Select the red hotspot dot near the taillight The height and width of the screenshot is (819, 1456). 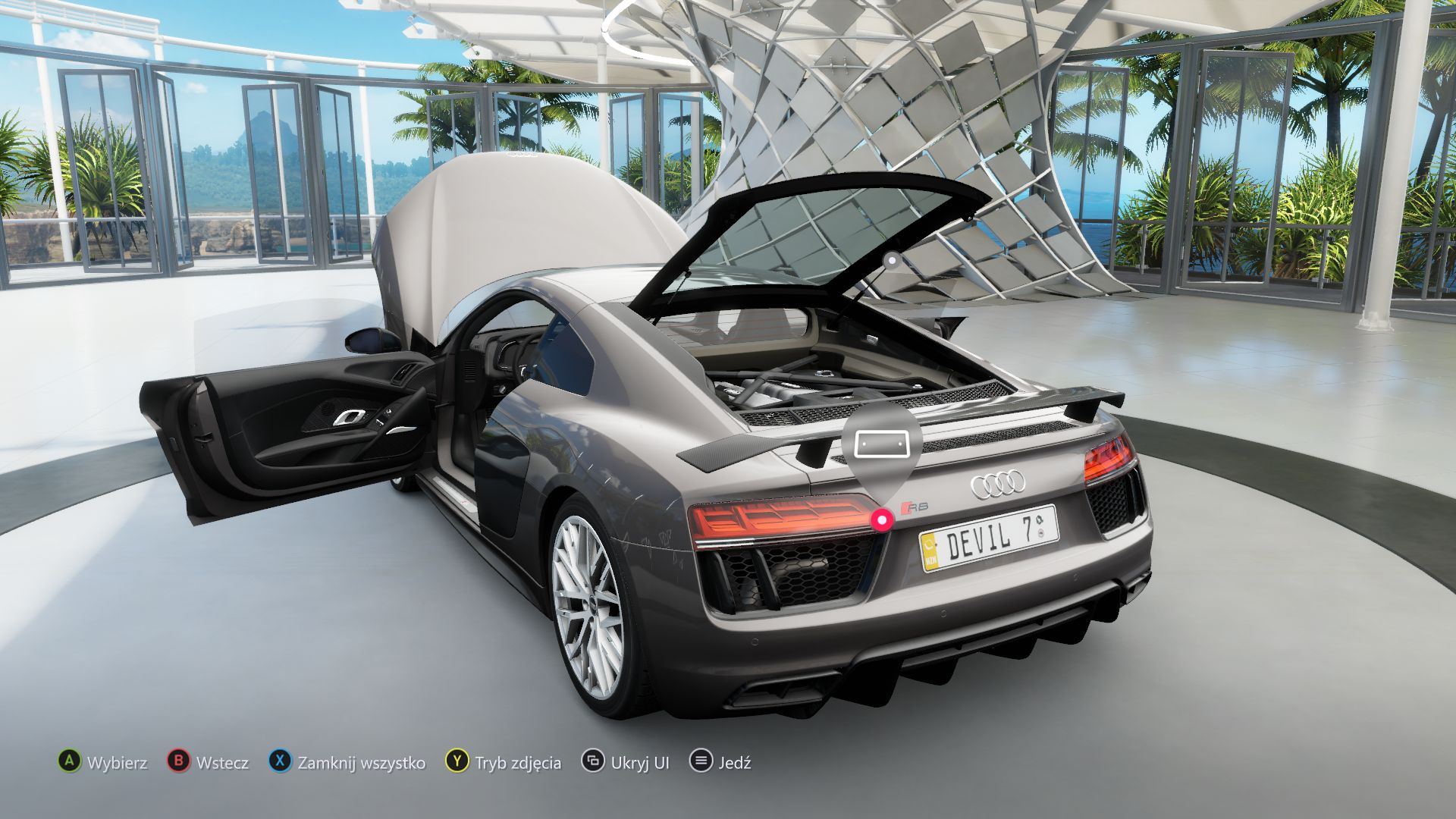881,519
